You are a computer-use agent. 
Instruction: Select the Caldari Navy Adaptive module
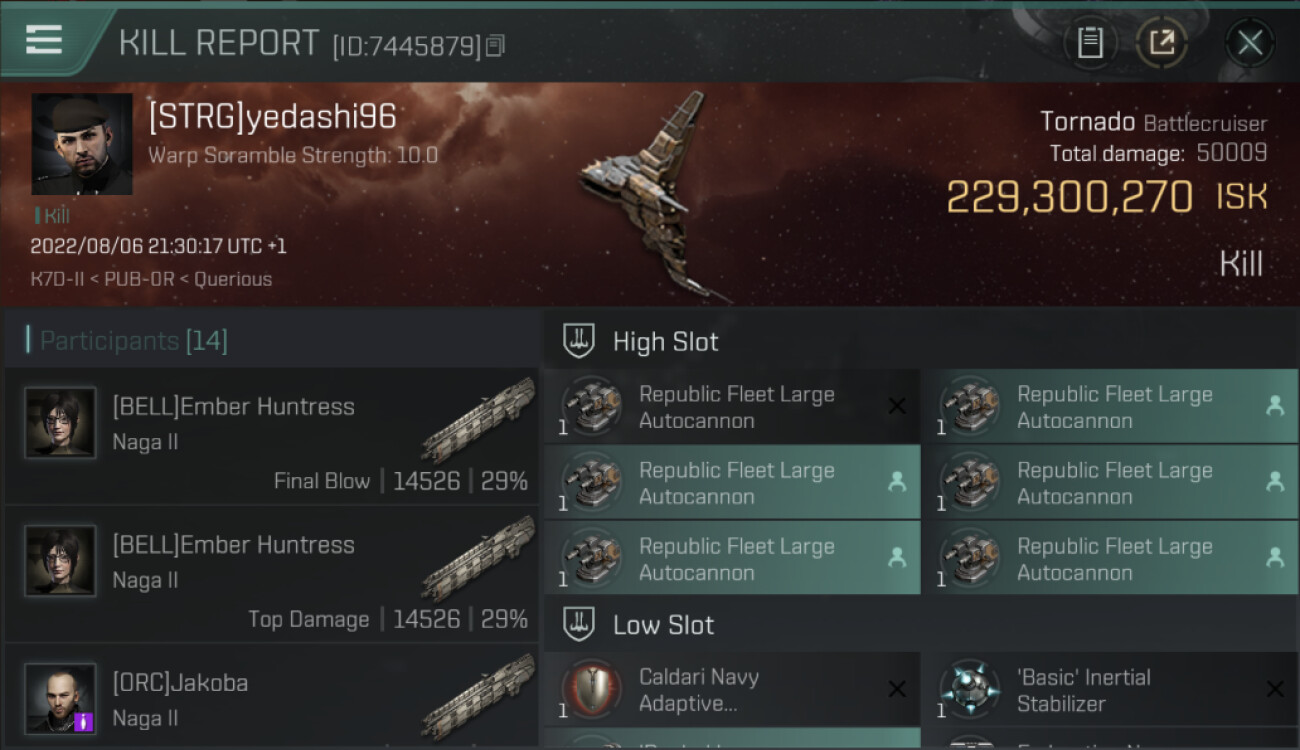pyautogui.click(x=732, y=690)
